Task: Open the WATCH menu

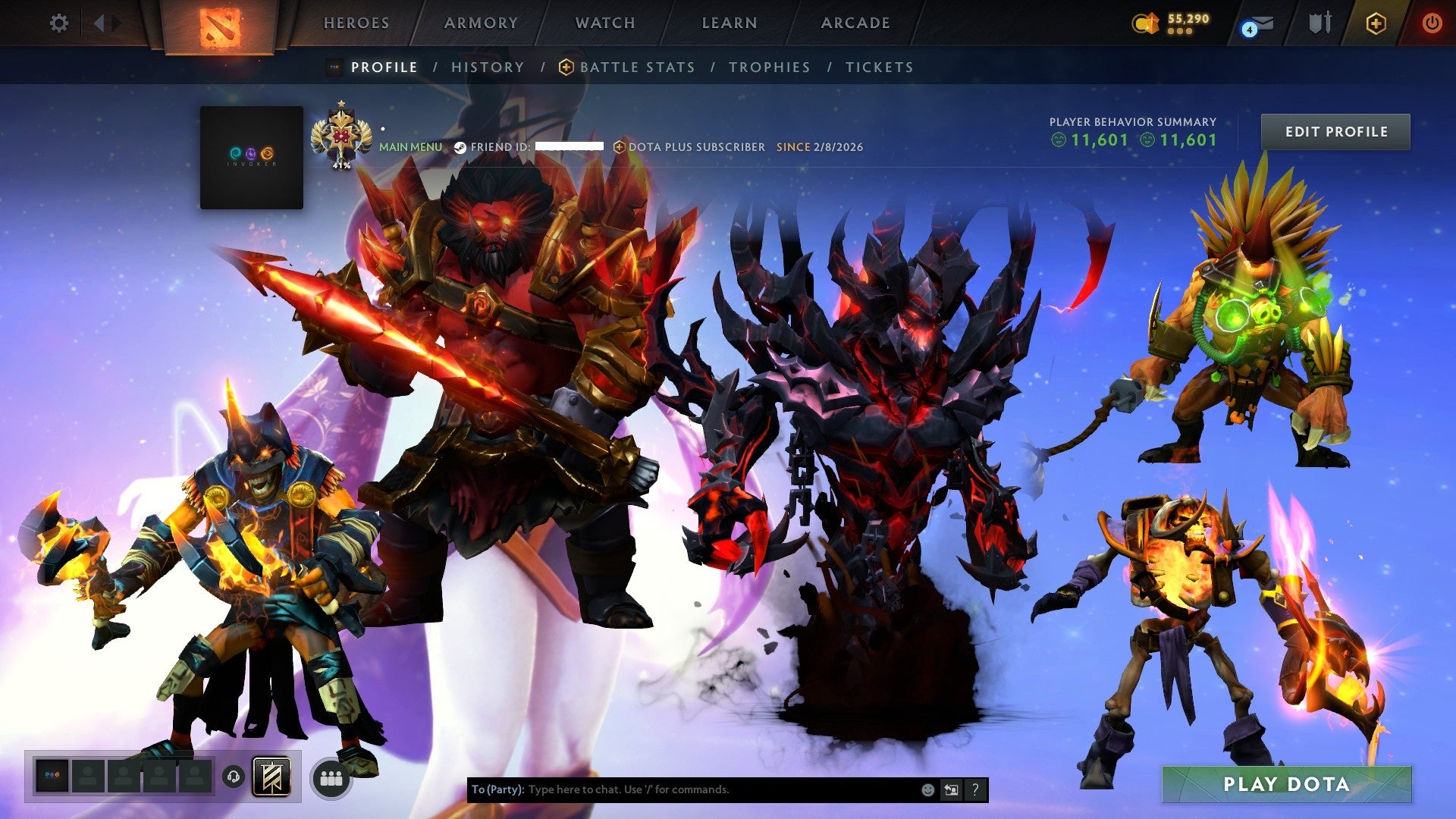Action: 604,23
